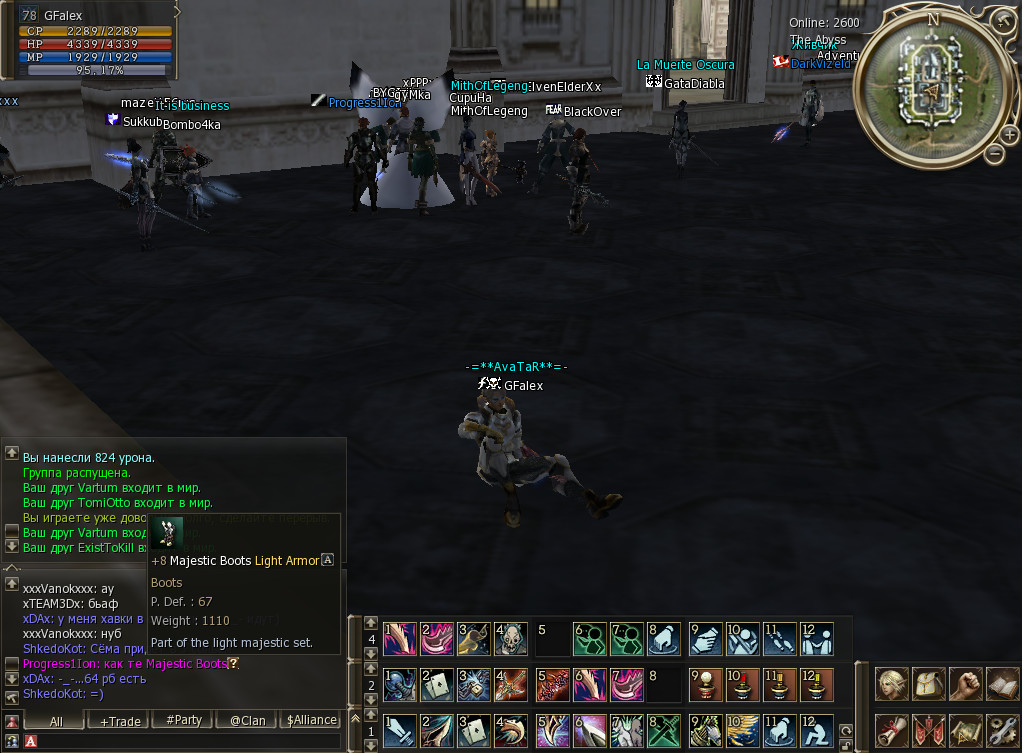Open the character status elf-face icon
This screenshot has height=753, width=1024.
point(892,684)
